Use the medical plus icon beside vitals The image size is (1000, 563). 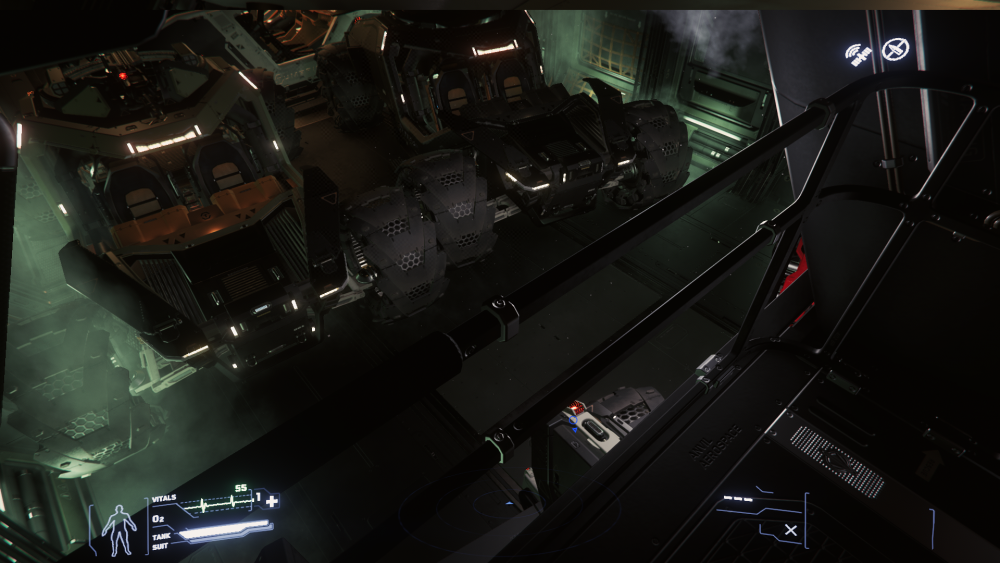tap(271, 500)
